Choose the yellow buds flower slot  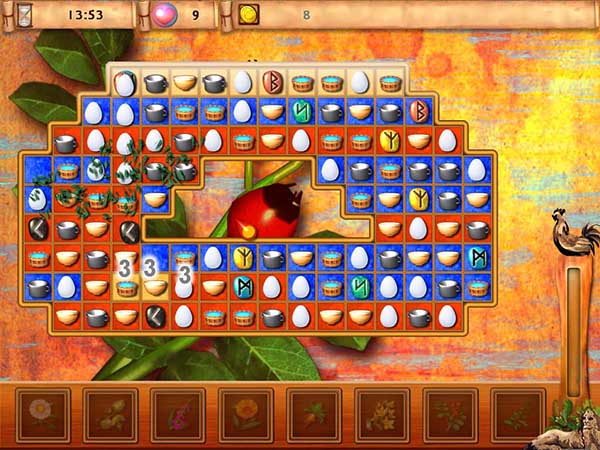click(x=110, y=415)
